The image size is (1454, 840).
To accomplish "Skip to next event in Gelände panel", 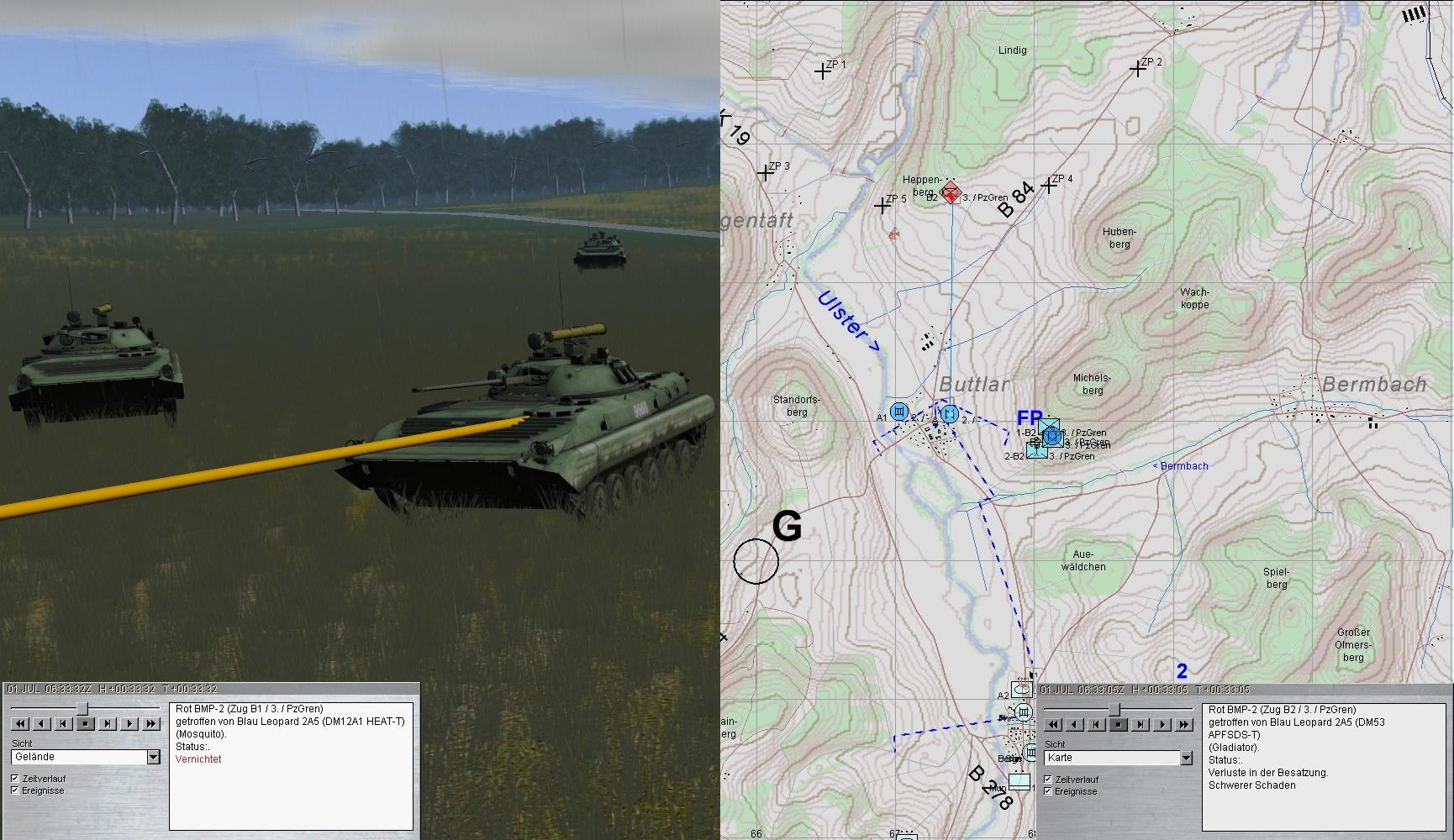I will pyautogui.click(x=108, y=724).
